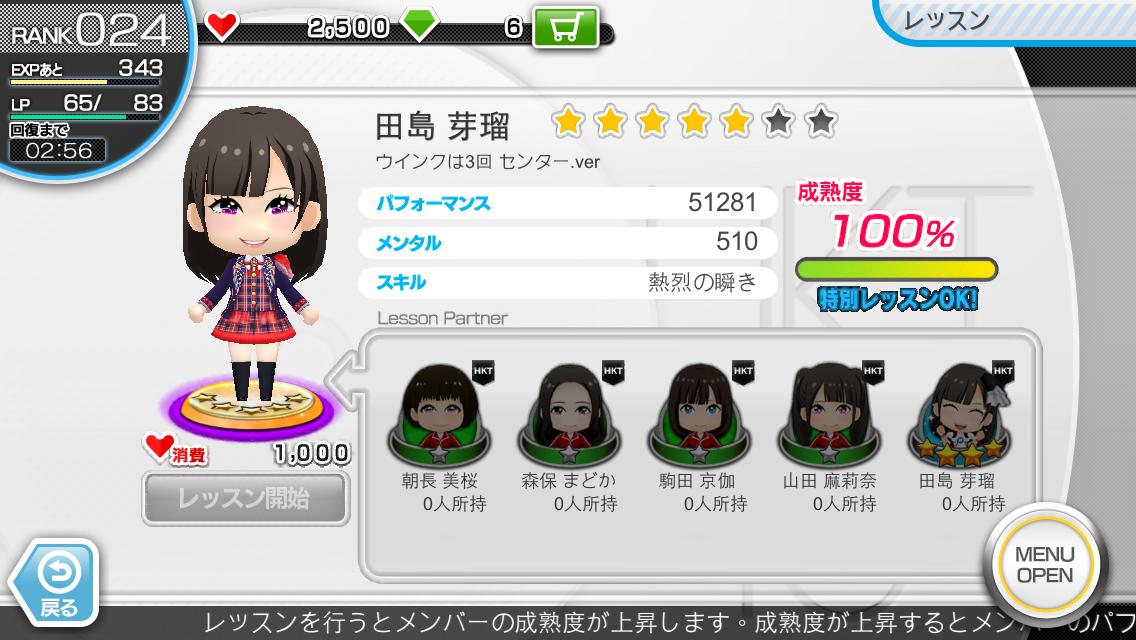This screenshot has height=640, width=1136.
Task: Open the shop via green cart button
Action: pos(565,28)
